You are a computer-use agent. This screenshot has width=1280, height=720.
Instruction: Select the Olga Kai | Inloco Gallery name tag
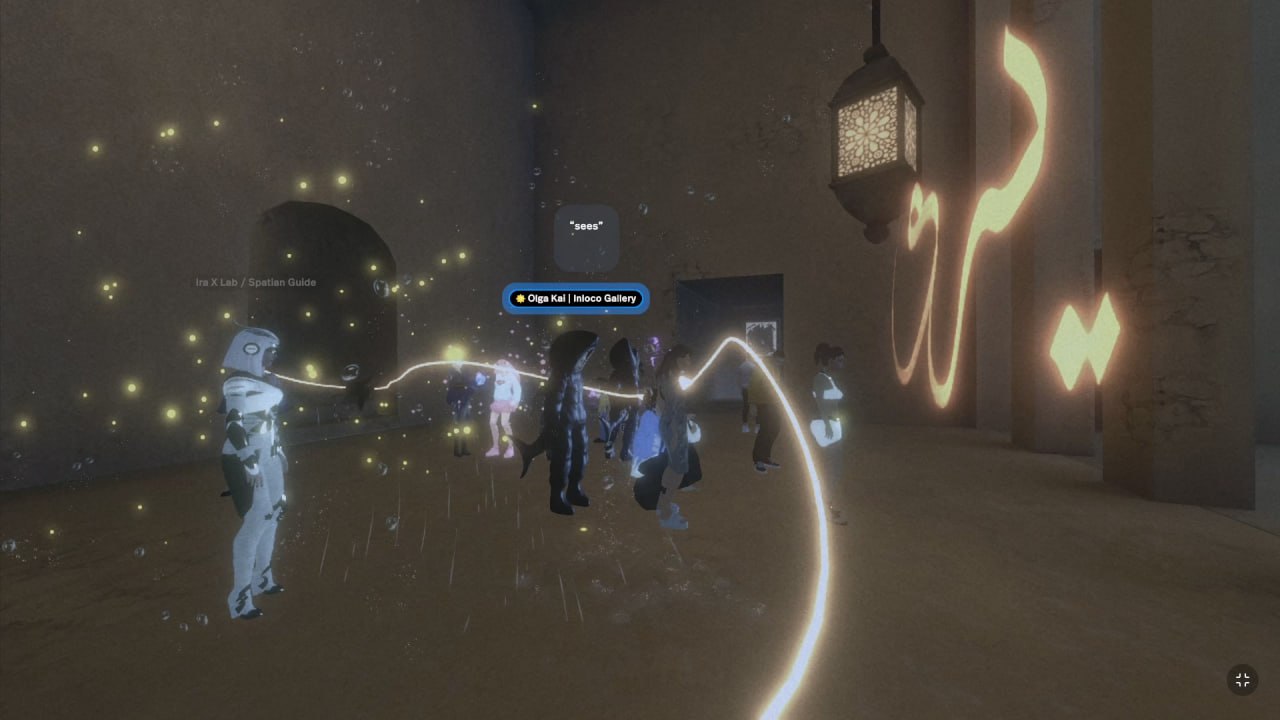[575, 298]
